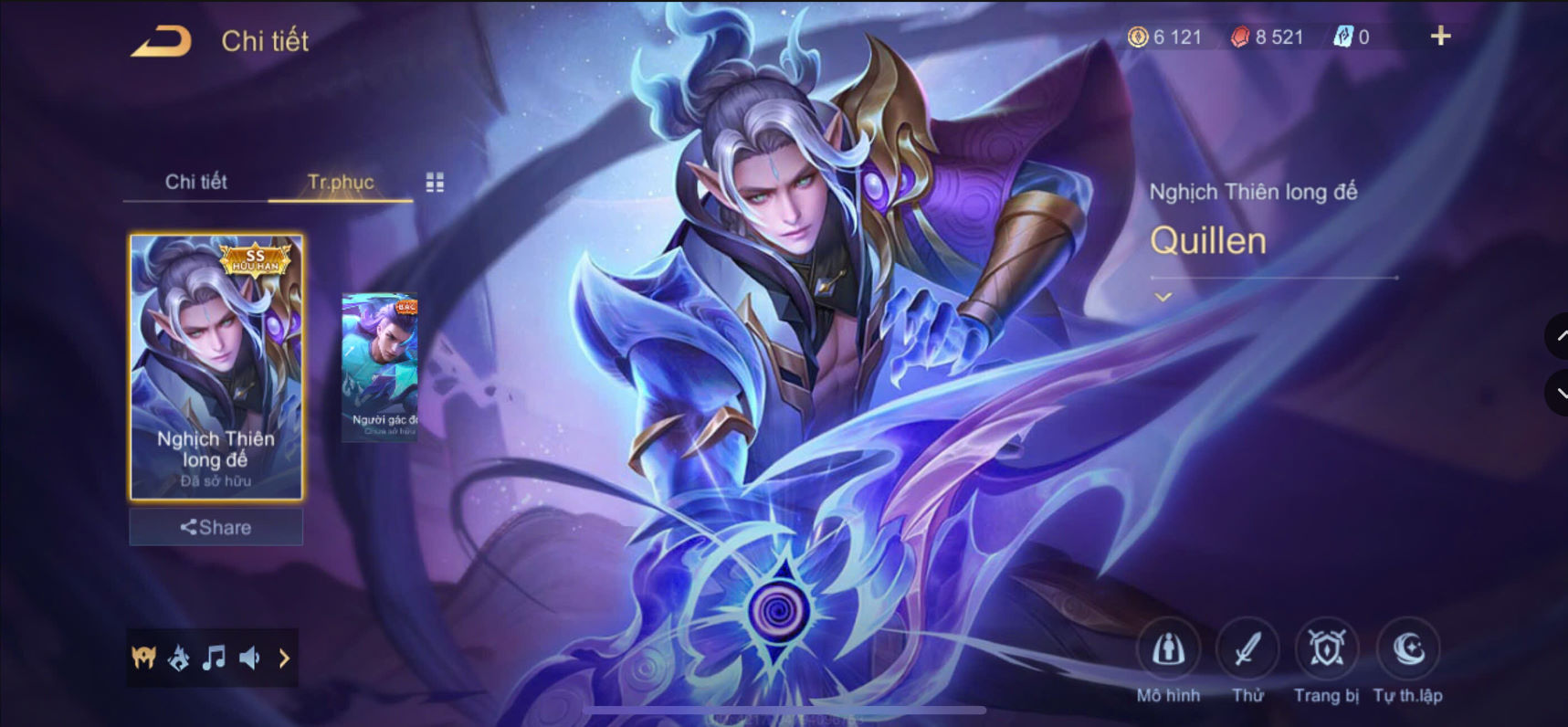
Task: Click the music note icon
Action: click(x=215, y=657)
